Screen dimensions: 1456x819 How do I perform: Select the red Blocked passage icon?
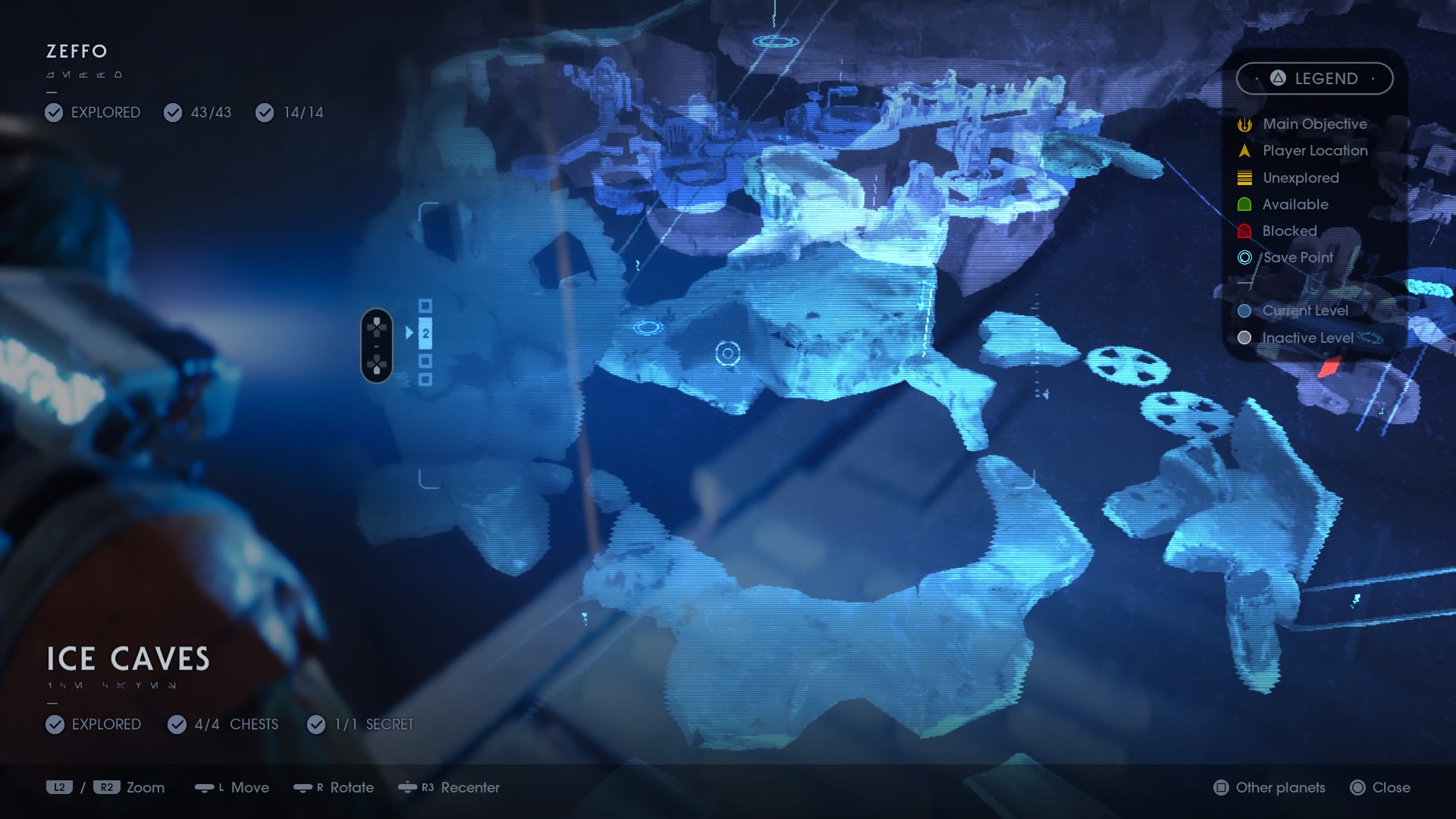click(1244, 231)
